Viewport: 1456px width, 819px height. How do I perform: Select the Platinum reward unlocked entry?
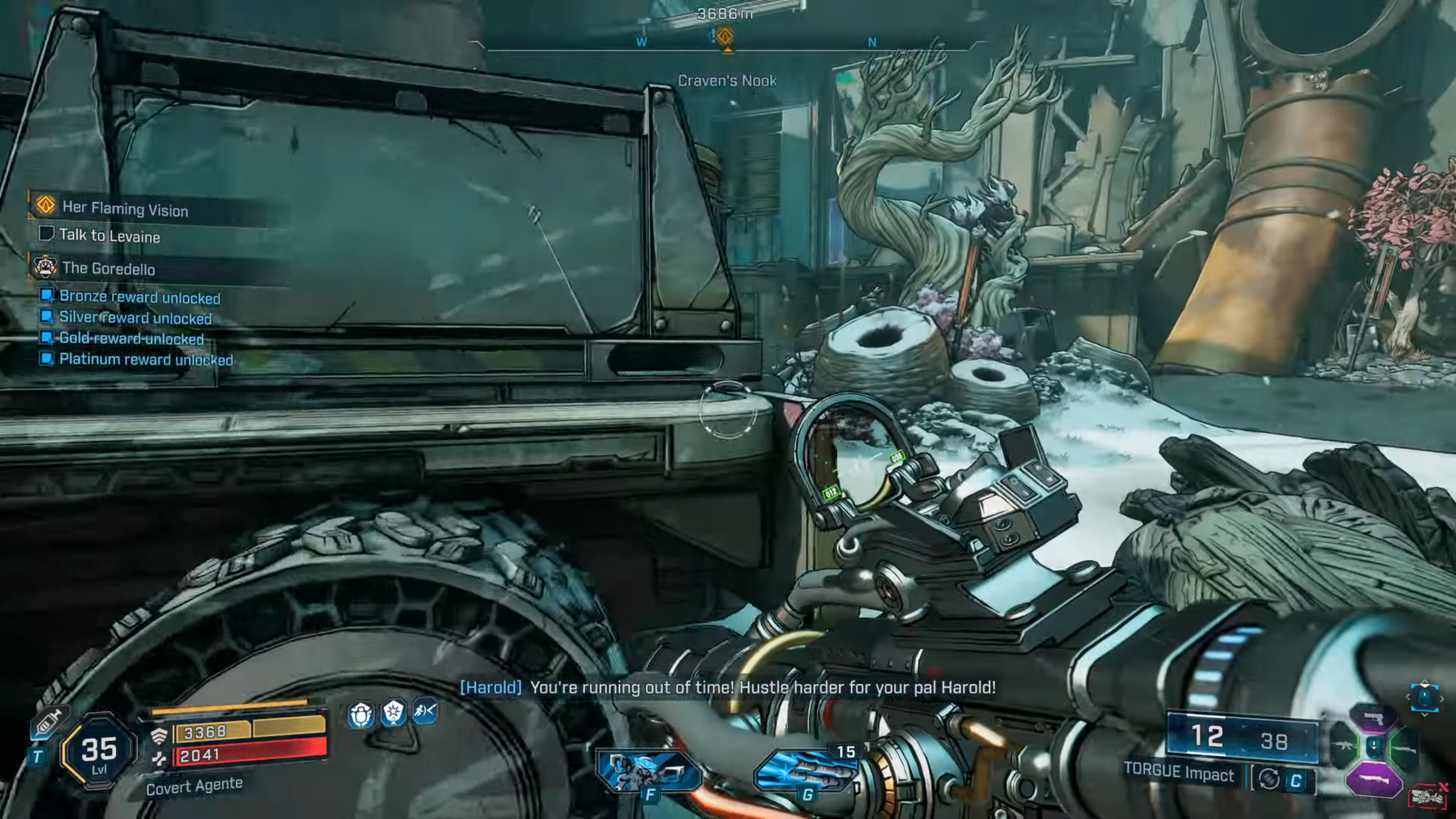[146, 359]
